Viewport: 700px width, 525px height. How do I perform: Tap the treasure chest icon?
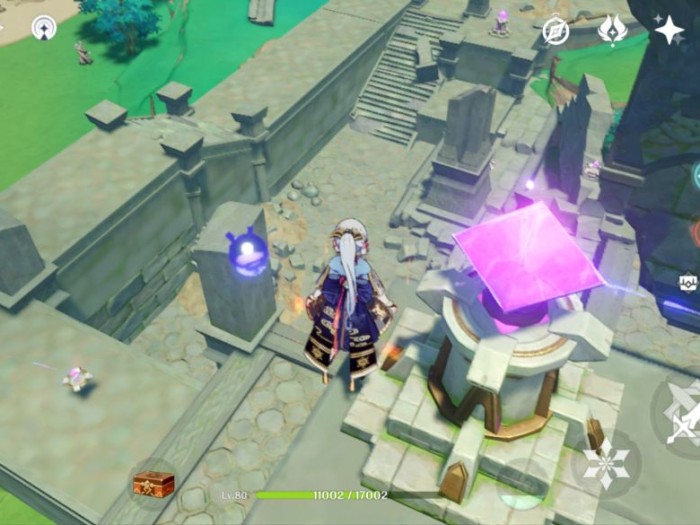click(x=154, y=484)
